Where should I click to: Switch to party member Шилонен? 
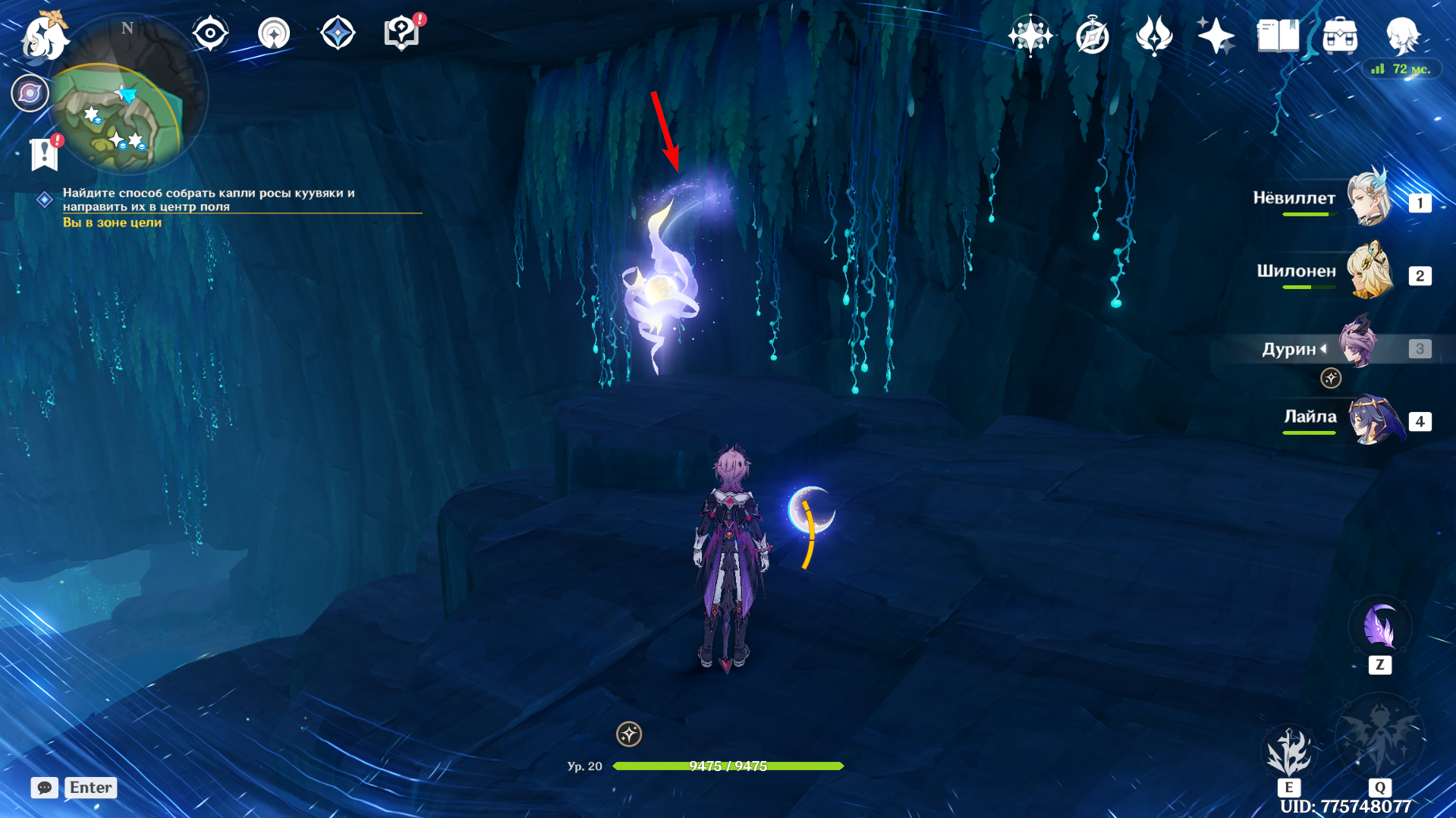1370,272
